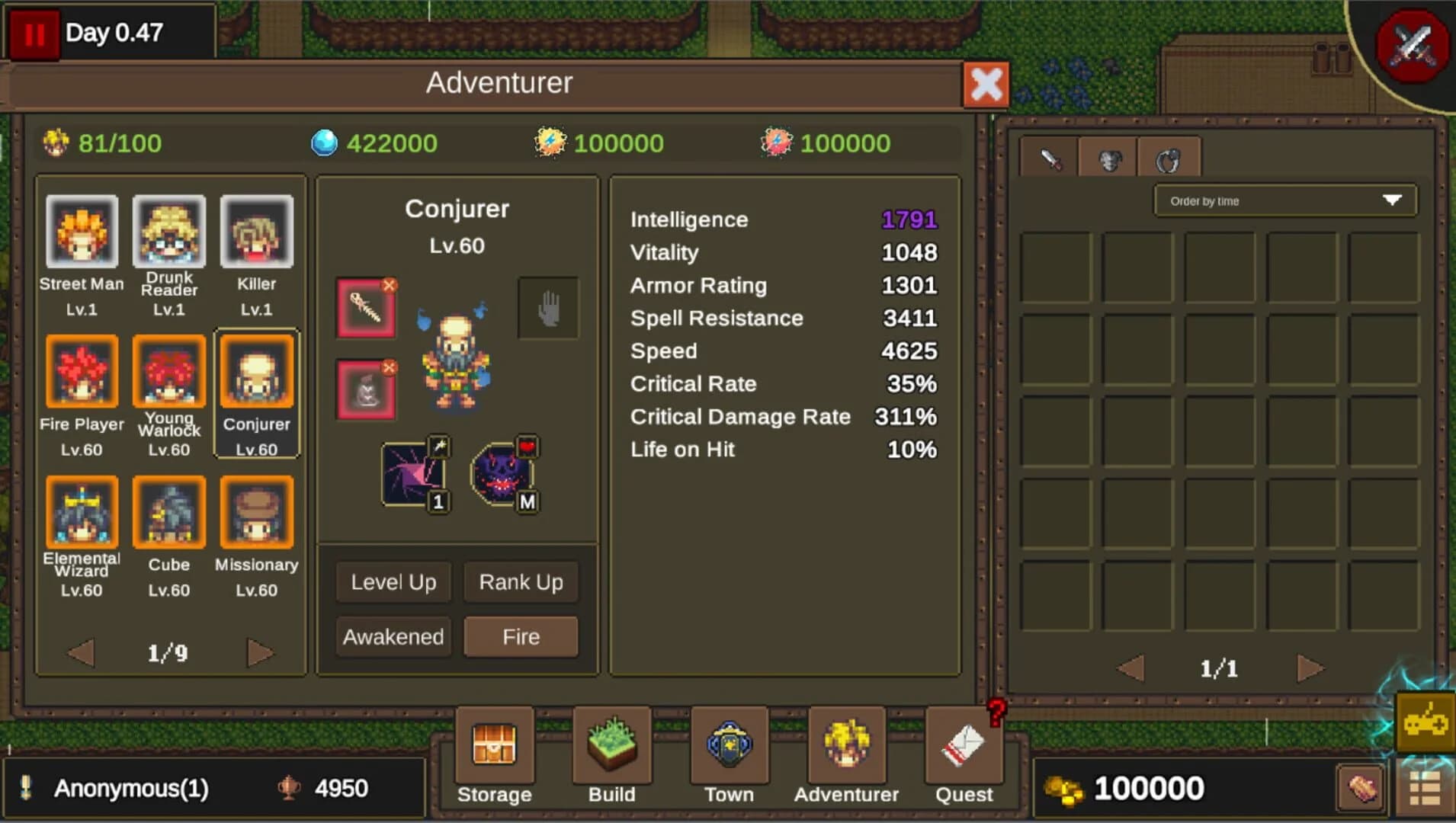This screenshot has width=1456, height=823.
Task: Select the Fire Player Lv.60 portrait
Action: tap(82, 373)
